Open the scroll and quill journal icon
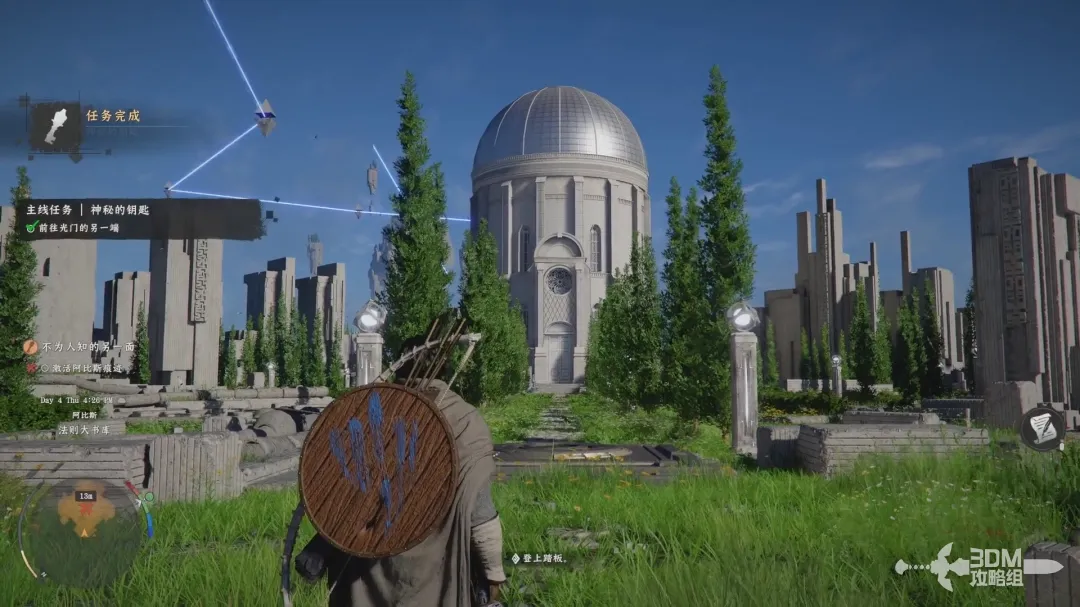 [x=1043, y=428]
